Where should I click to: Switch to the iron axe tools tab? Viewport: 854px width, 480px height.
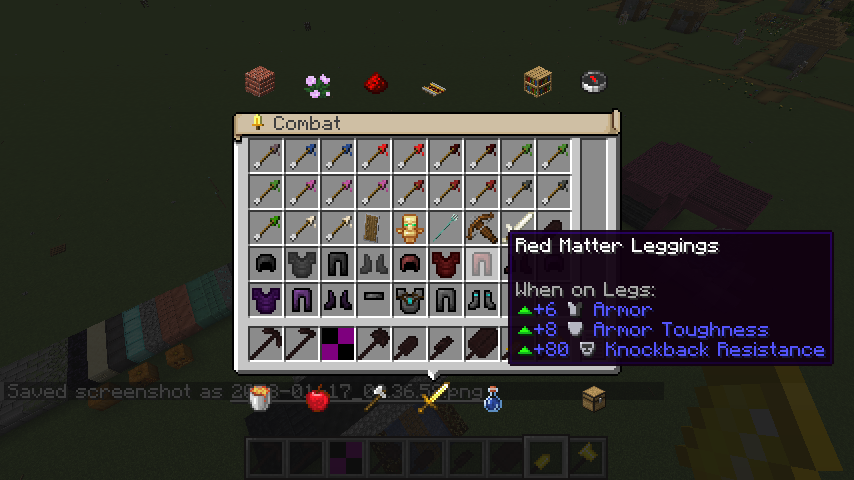point(376,399)
